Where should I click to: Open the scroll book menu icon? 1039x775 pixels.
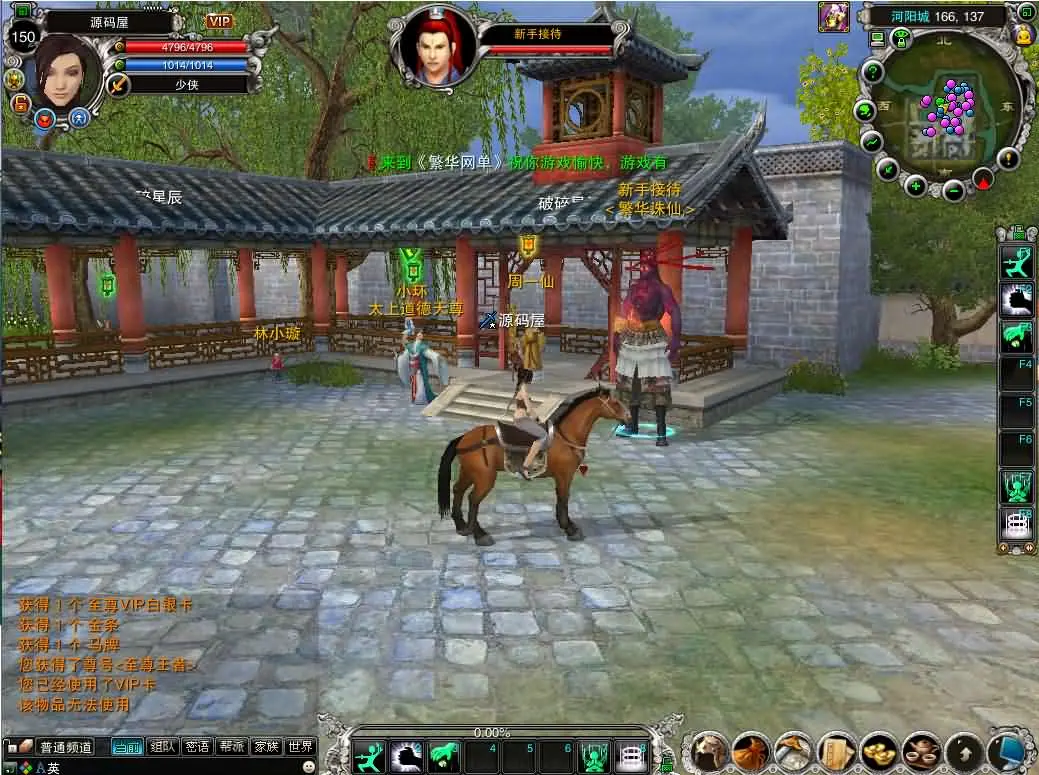tap(836, 751)
